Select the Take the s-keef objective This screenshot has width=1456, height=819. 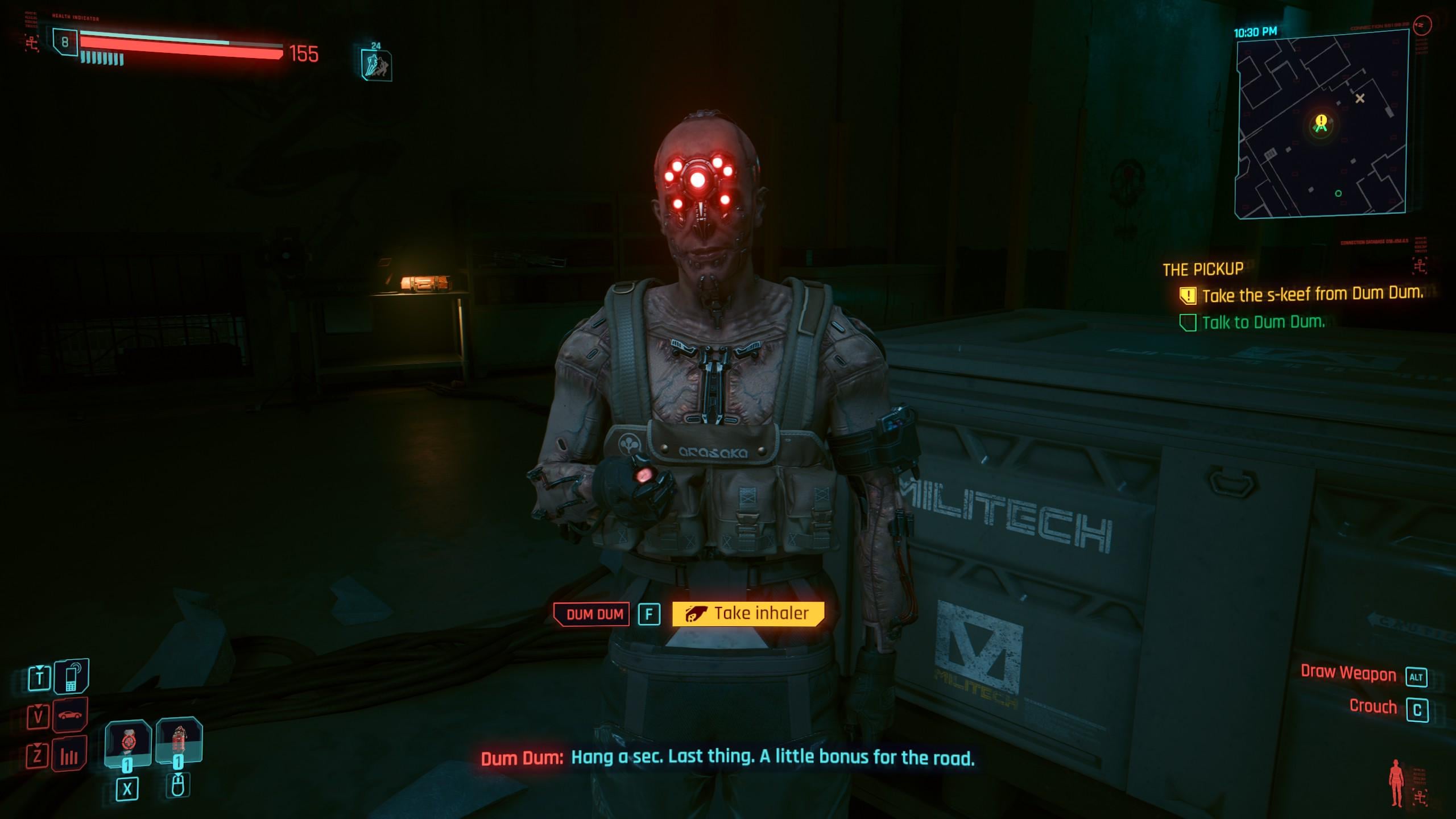[x=1312, y=295]
